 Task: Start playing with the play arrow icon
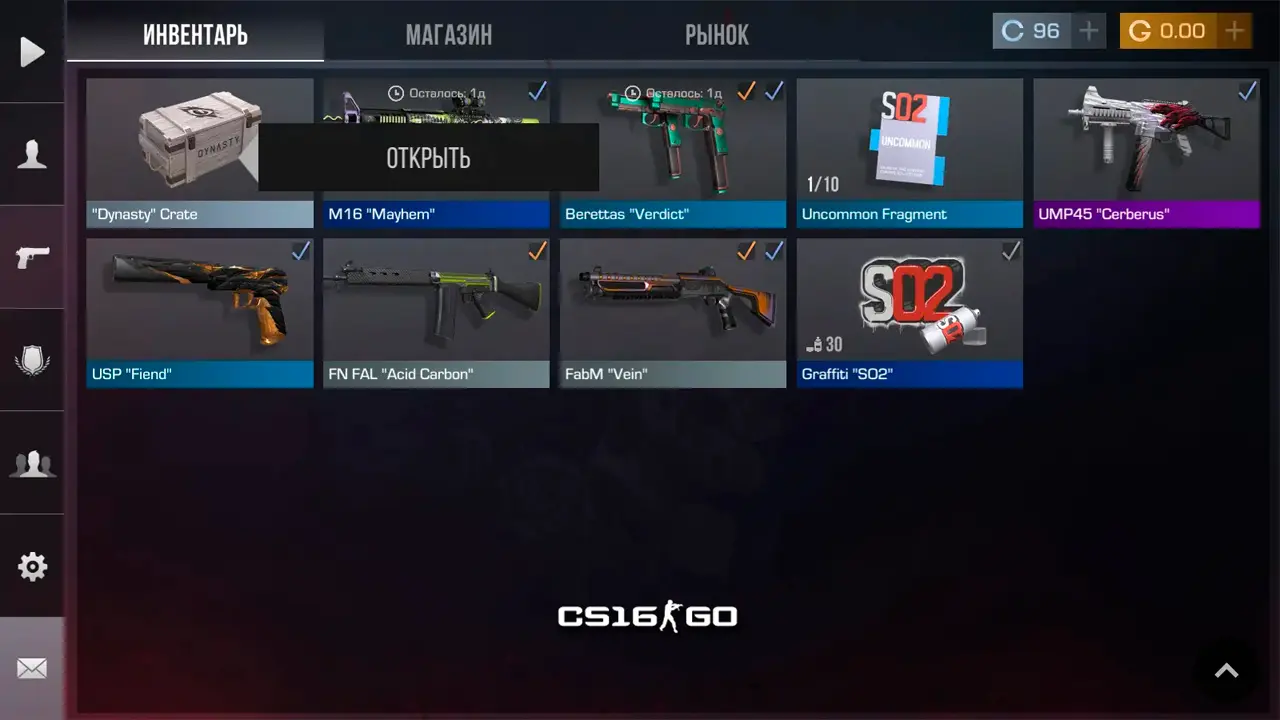(x=32, y=52)
